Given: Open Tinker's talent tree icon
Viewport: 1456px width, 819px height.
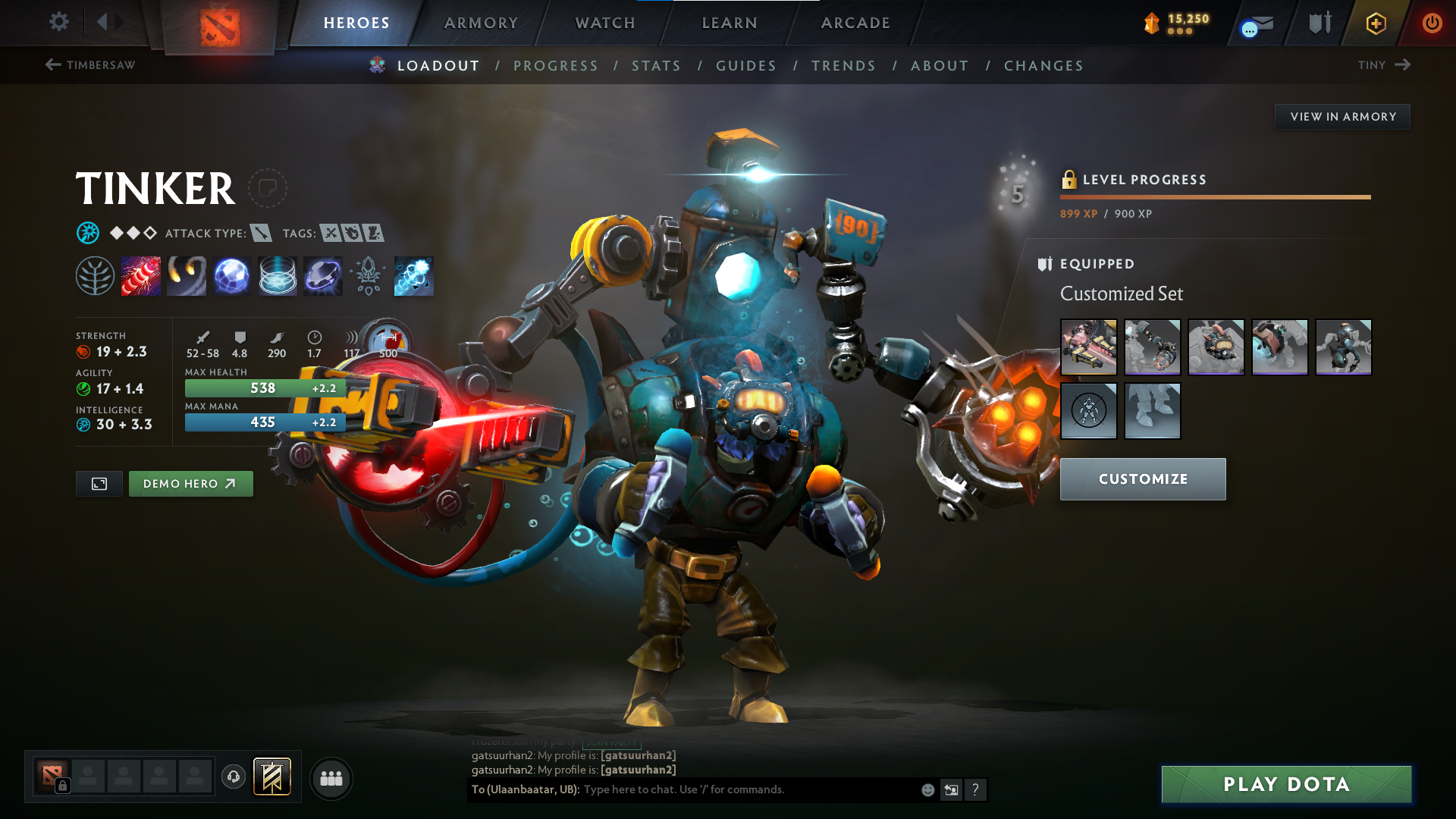Looking at the screenshot, I should coord(96,276).
